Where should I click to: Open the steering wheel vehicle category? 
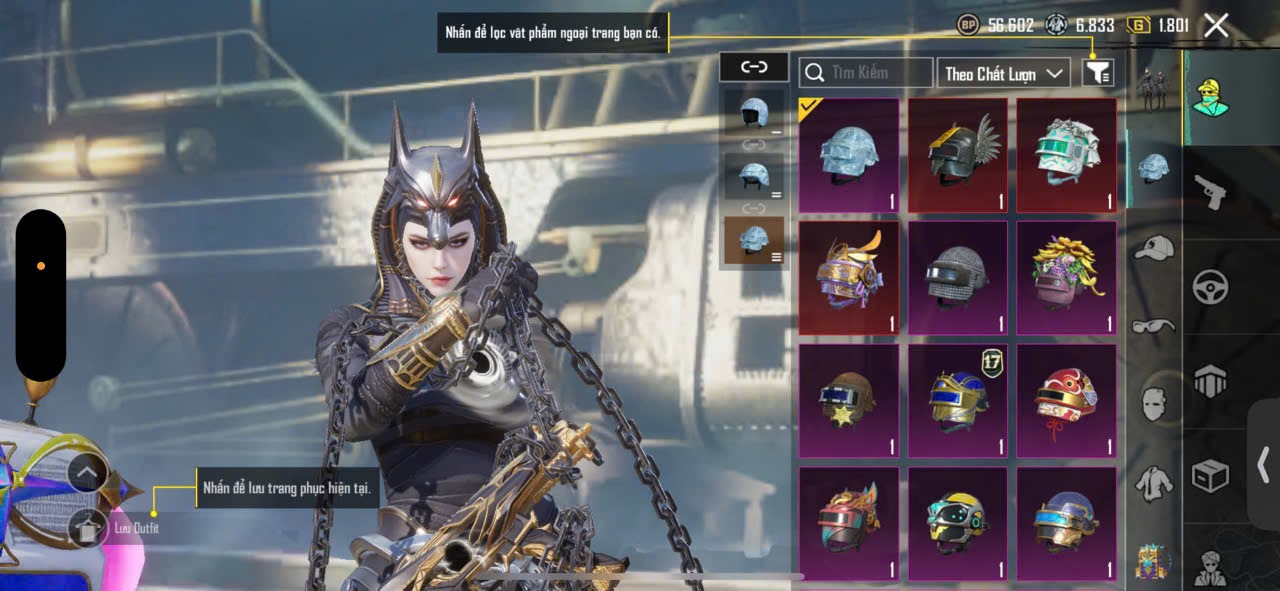coord(1210,287)
